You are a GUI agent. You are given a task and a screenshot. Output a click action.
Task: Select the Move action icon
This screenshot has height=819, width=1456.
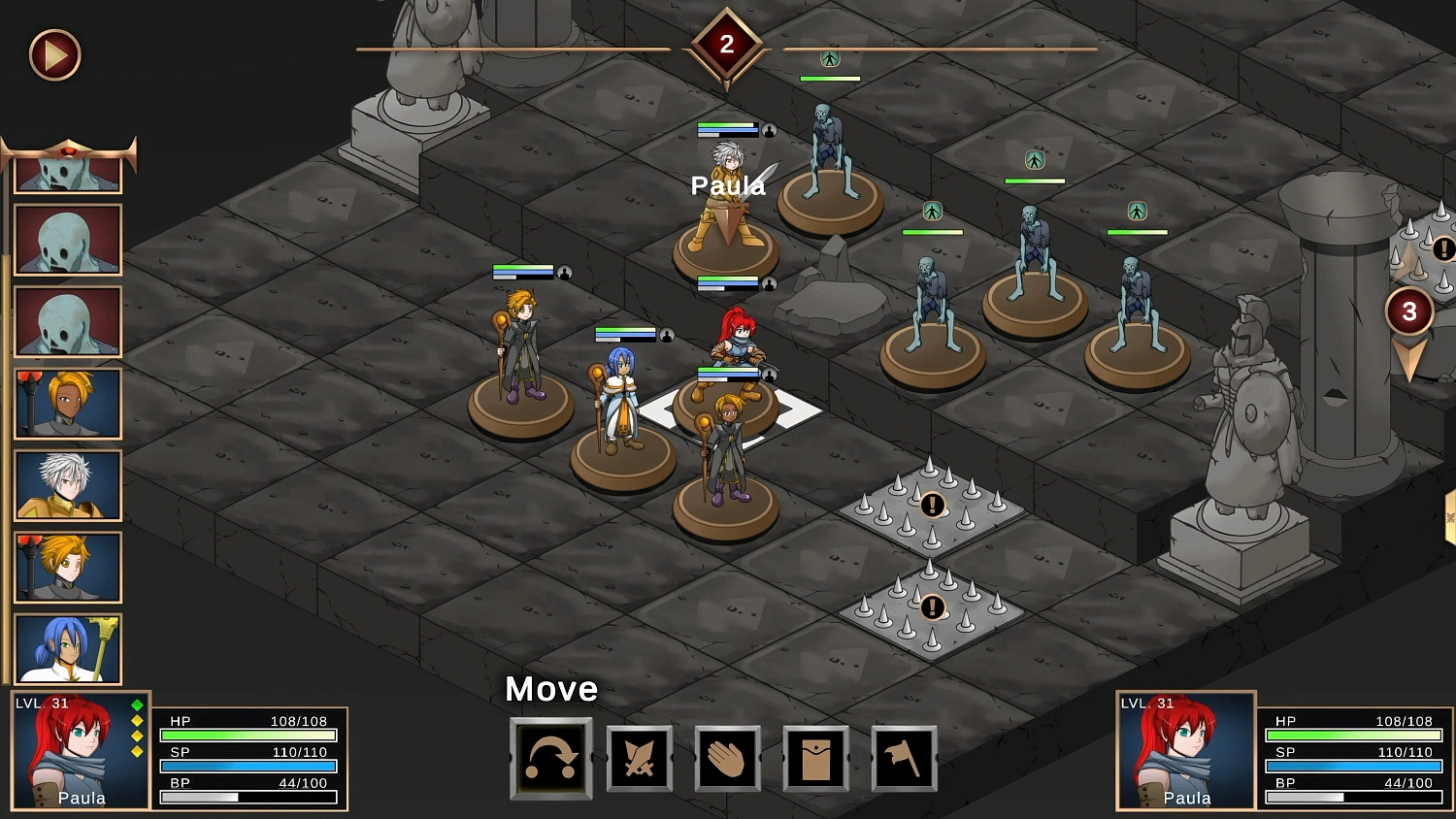550,760
